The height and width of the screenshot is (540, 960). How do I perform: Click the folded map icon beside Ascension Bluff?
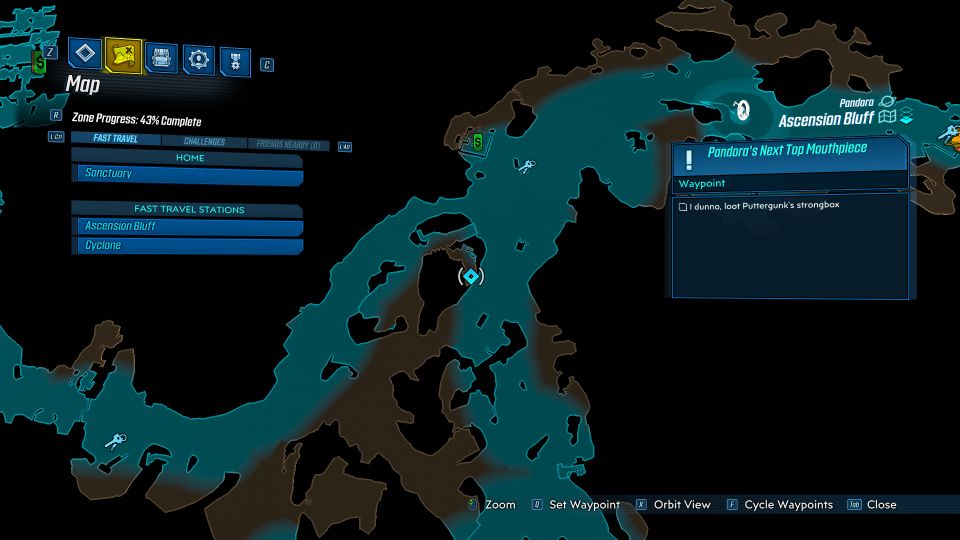click(886, 118)
